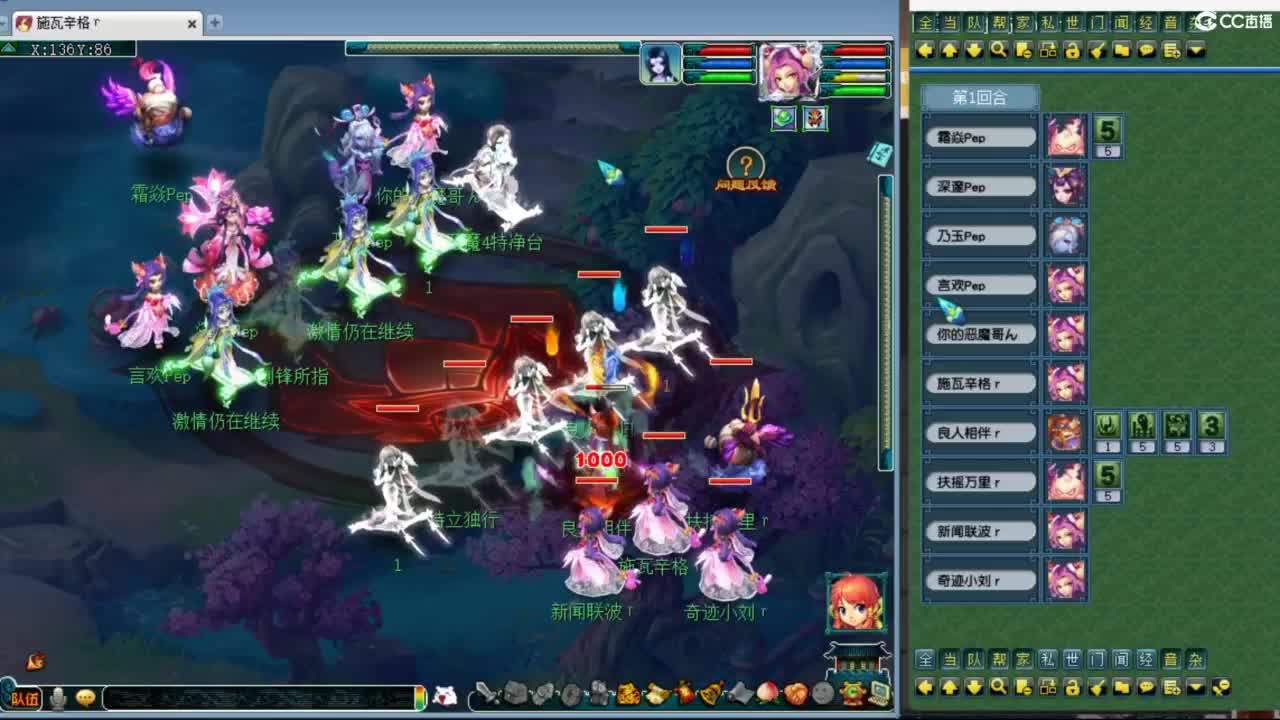
Task: Toggle the chat lock padlock icon
Action: pyautogui.click(x=1073, y=50)
